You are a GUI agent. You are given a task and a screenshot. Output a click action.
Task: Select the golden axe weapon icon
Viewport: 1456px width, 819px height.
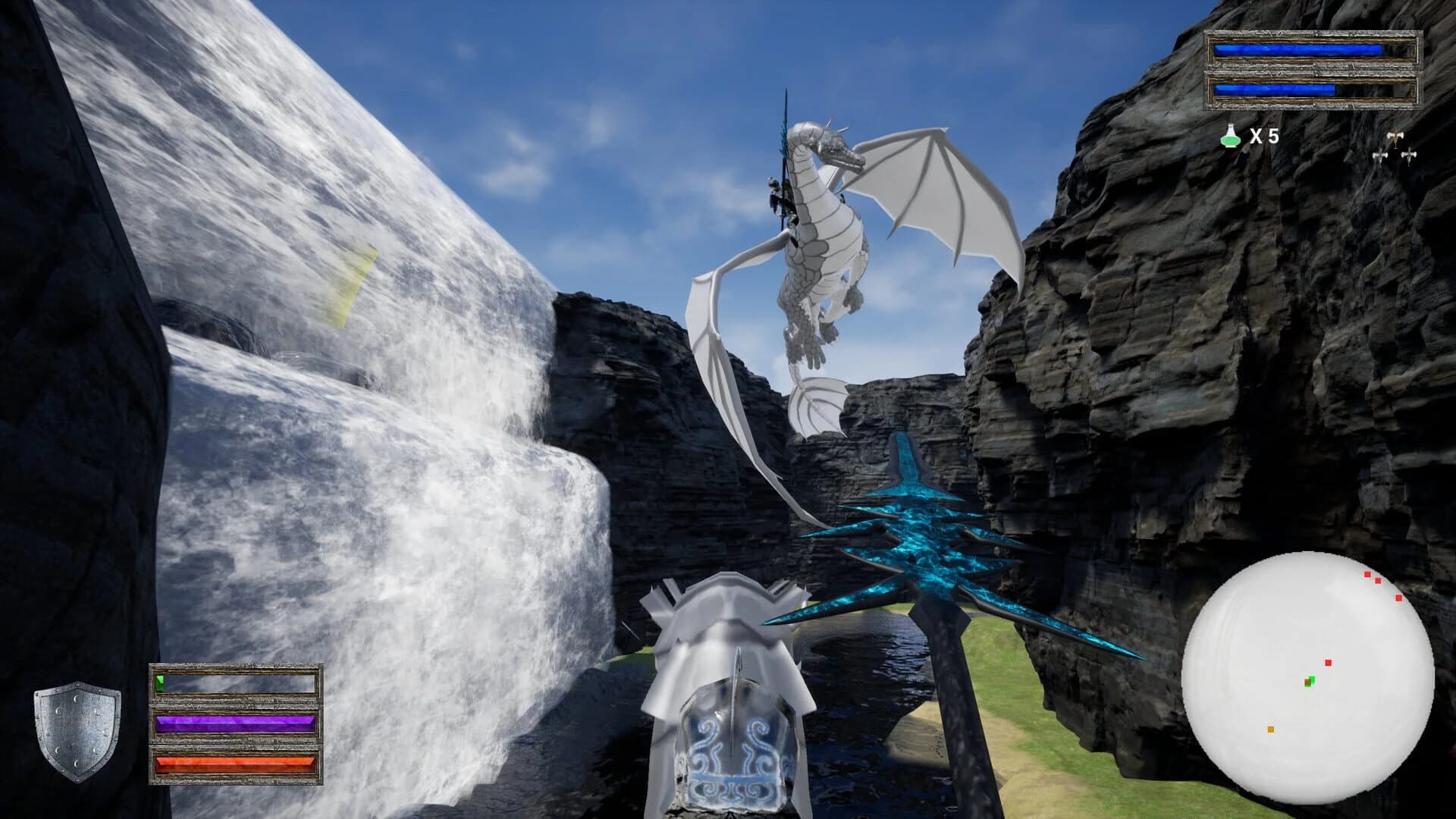click(x=1395, y=136)
